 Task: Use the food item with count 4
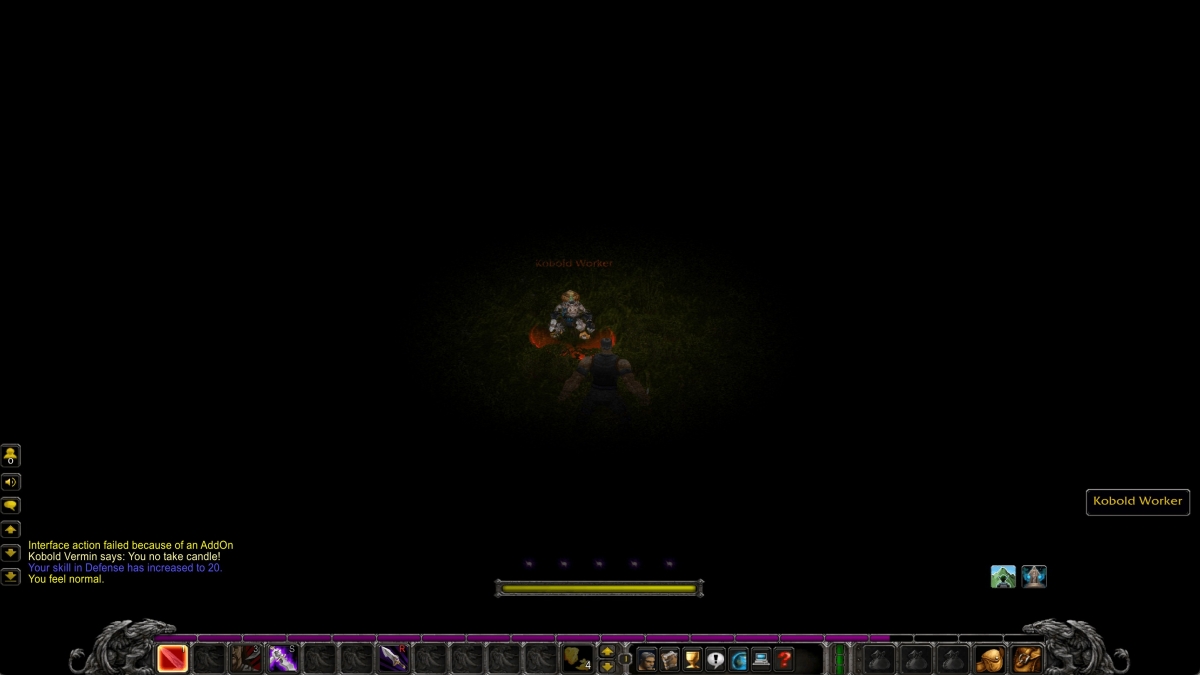tap(576, 658)
